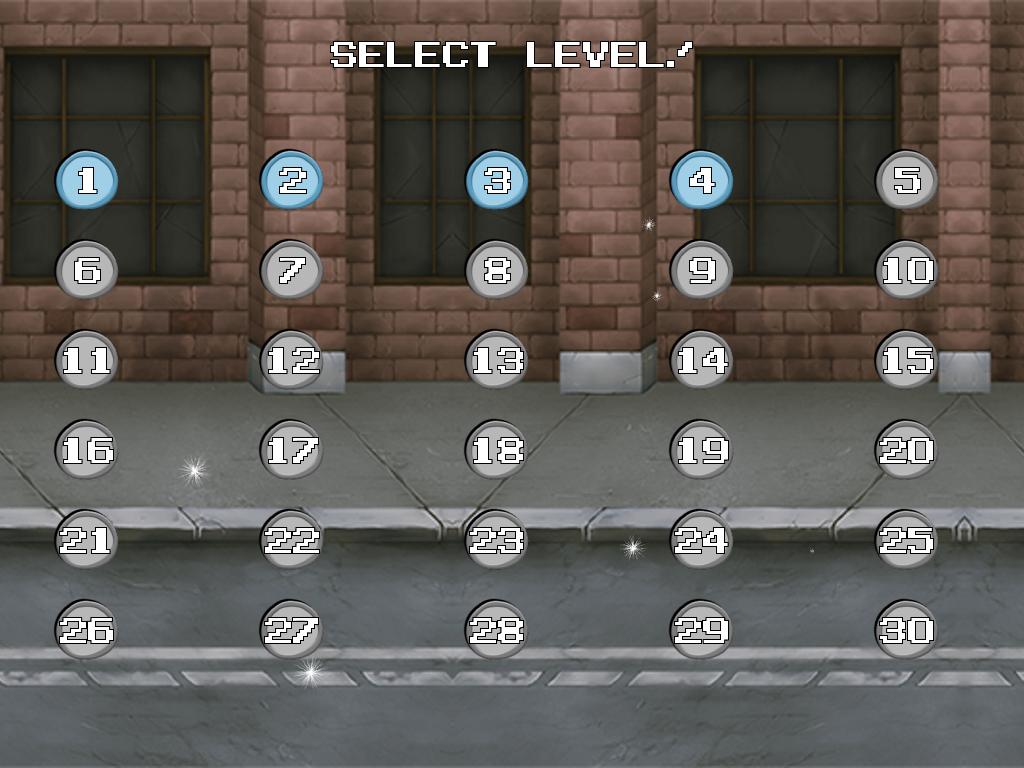1024x768 pixels.
Task: Select level 23
Action: pyautogui.click(x=497, y=540)
